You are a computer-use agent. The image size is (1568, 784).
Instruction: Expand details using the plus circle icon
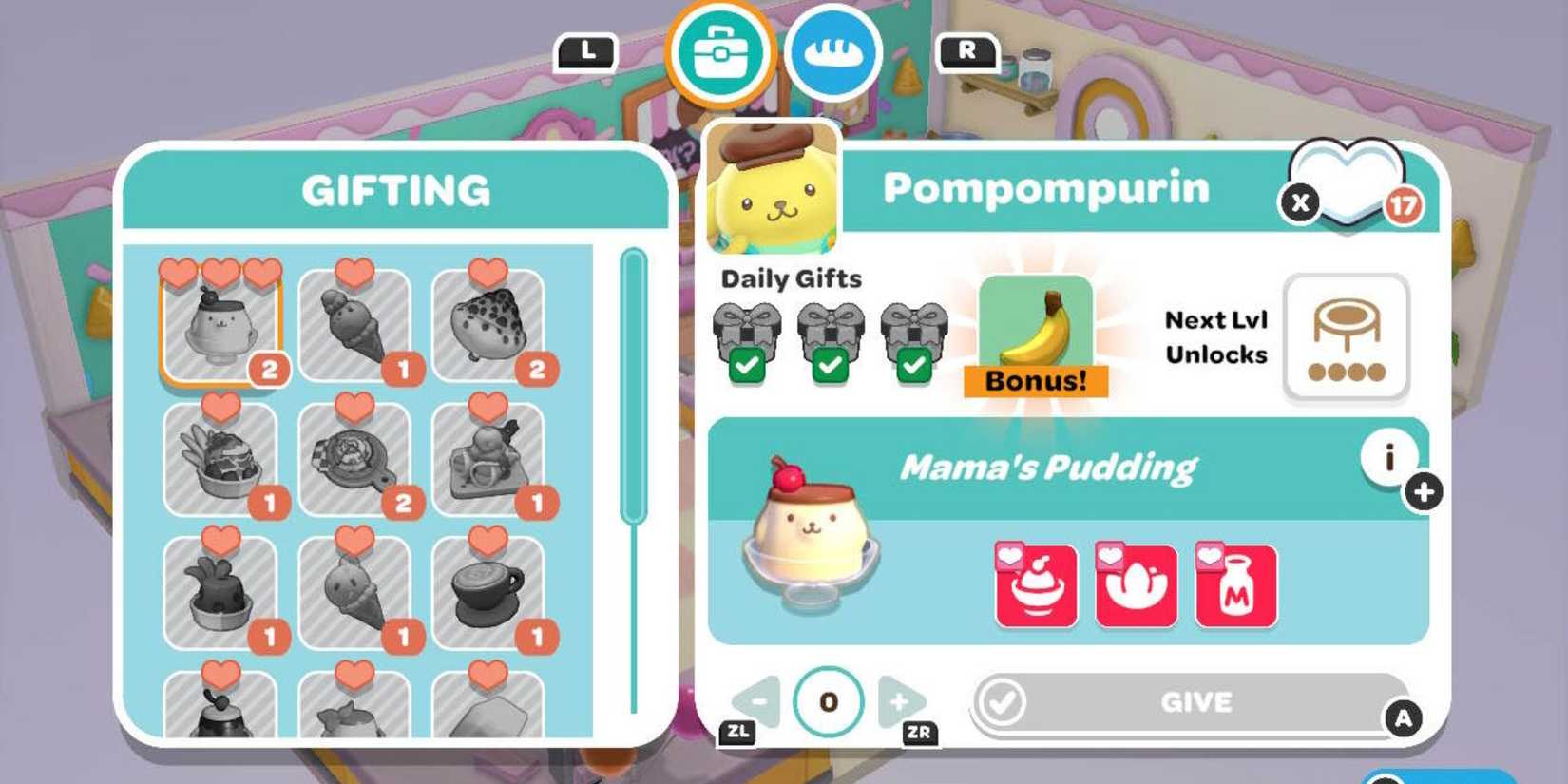coord(1424,492)
